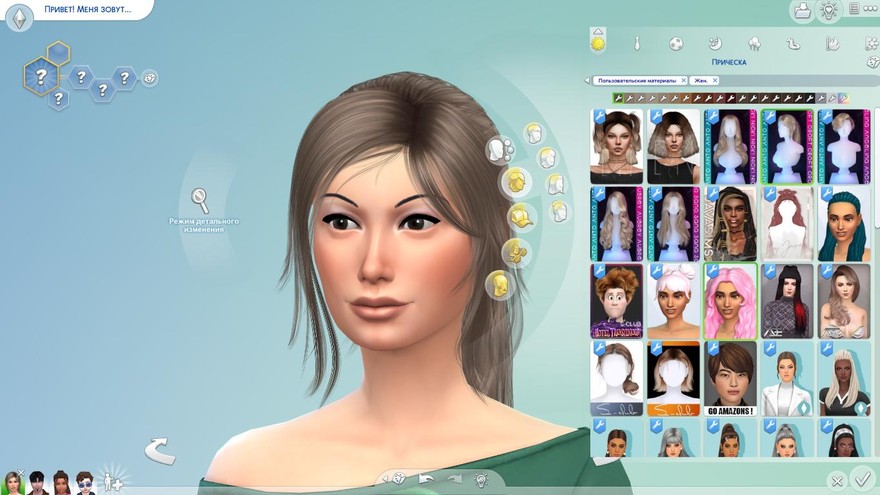Remove the 'Пользовательские материалы' filter tag
Screen dimensions: 880x495
683,80
